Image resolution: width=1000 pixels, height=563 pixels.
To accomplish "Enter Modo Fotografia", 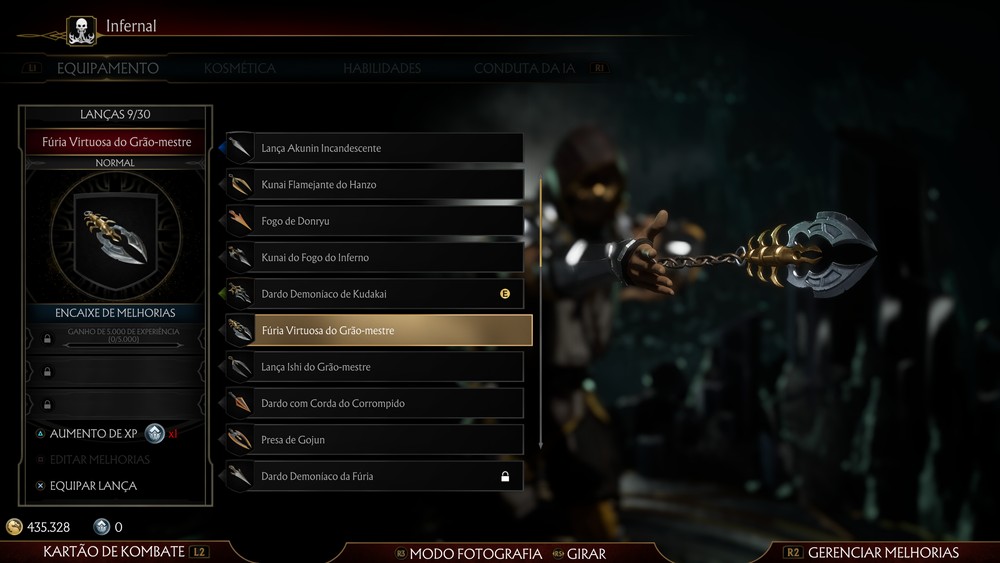I will pyautogui.click(x=475, y=553).
